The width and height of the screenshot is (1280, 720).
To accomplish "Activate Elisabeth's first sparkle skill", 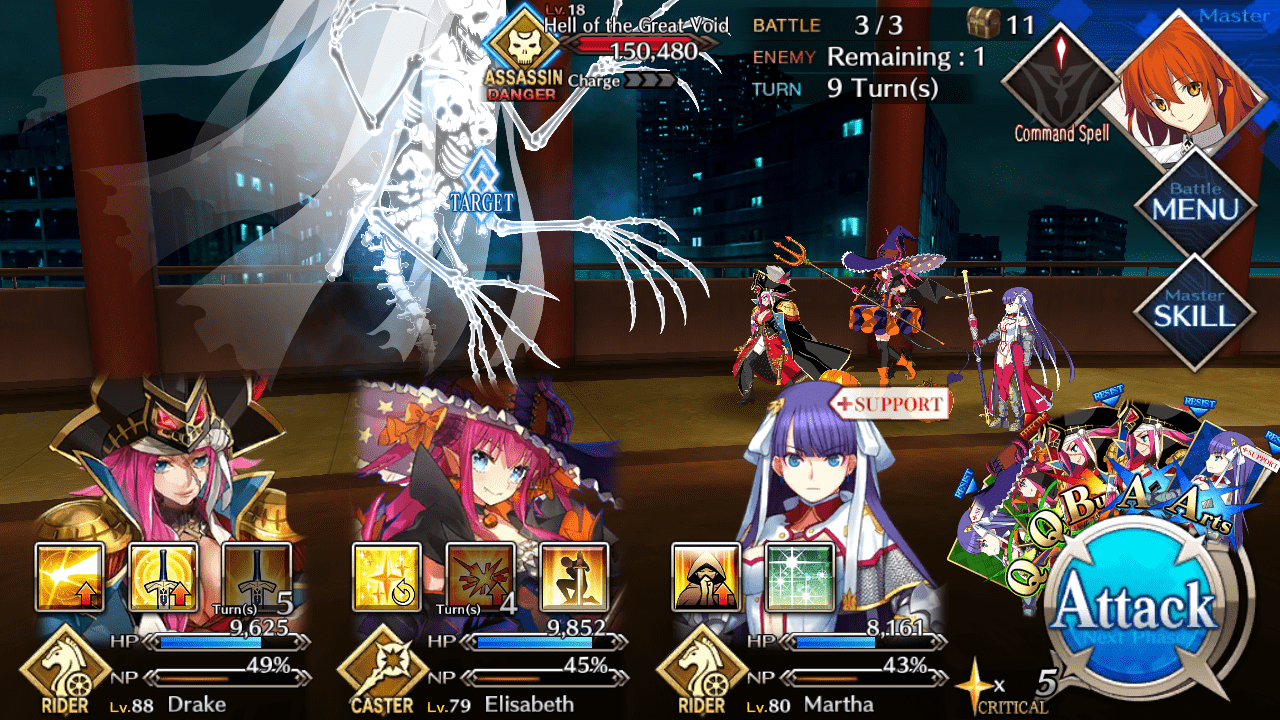I will pos(387,577).
